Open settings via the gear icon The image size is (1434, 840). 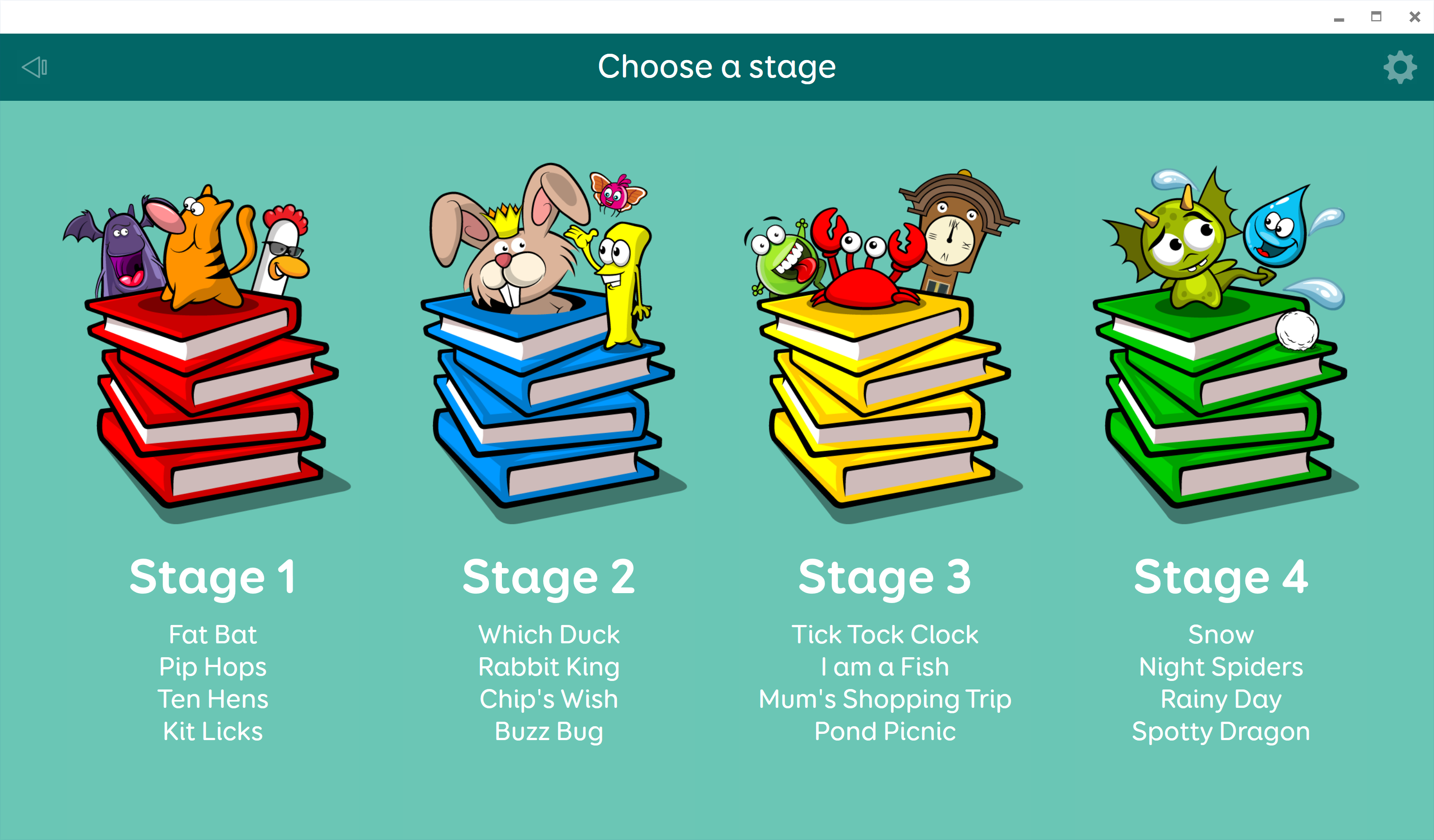(1400, 68)
